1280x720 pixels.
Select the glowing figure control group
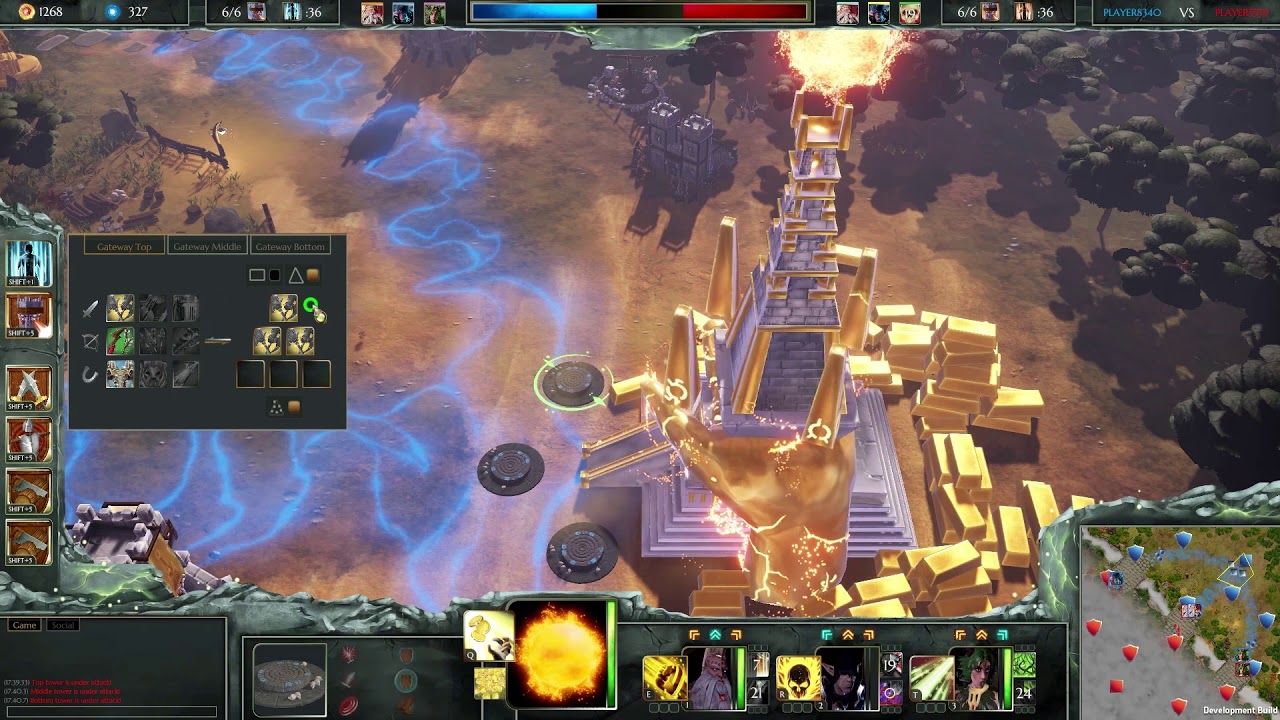(x=30, y=262)
